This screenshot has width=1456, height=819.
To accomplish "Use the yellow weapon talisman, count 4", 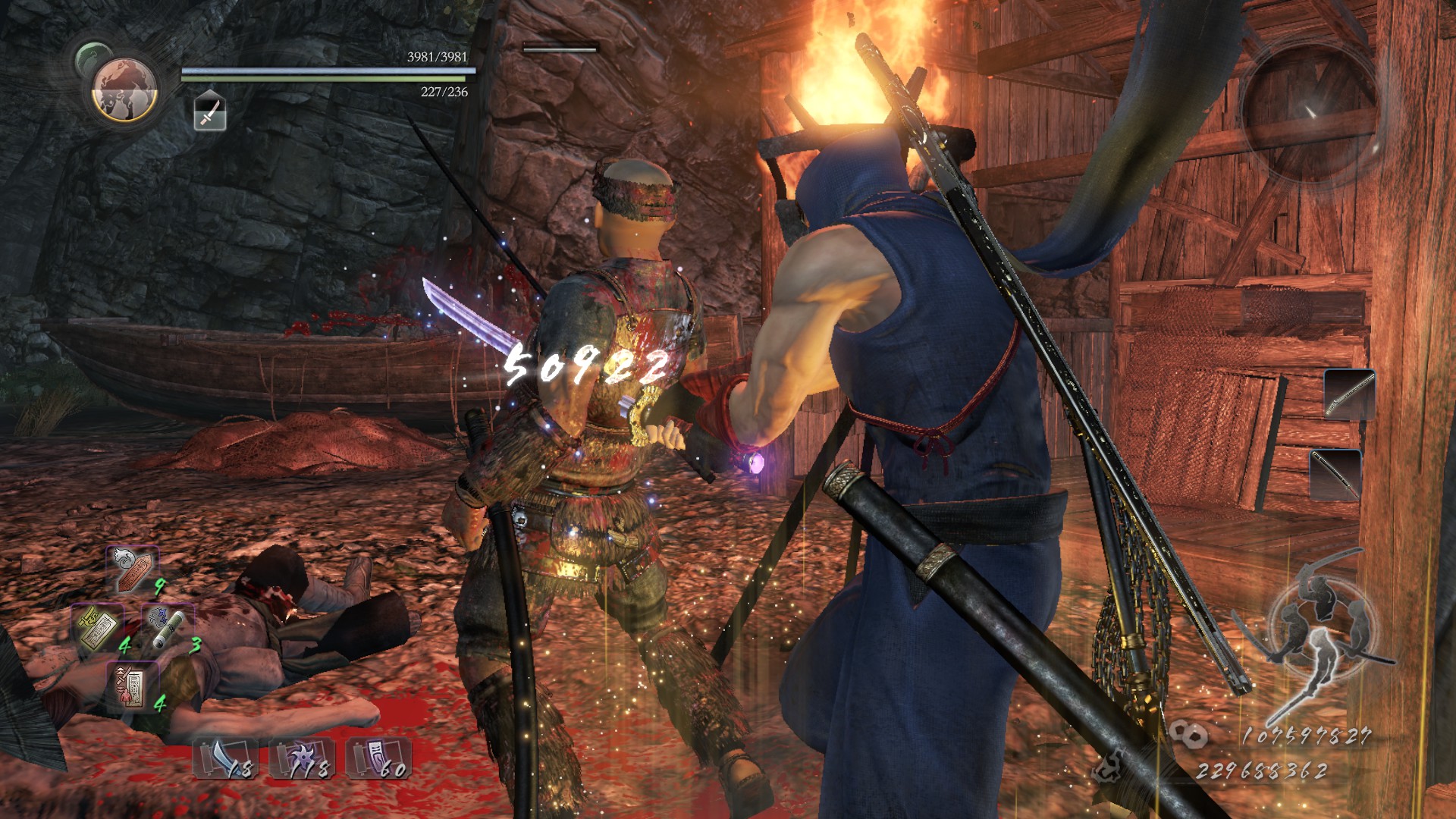I will point(98,628).
